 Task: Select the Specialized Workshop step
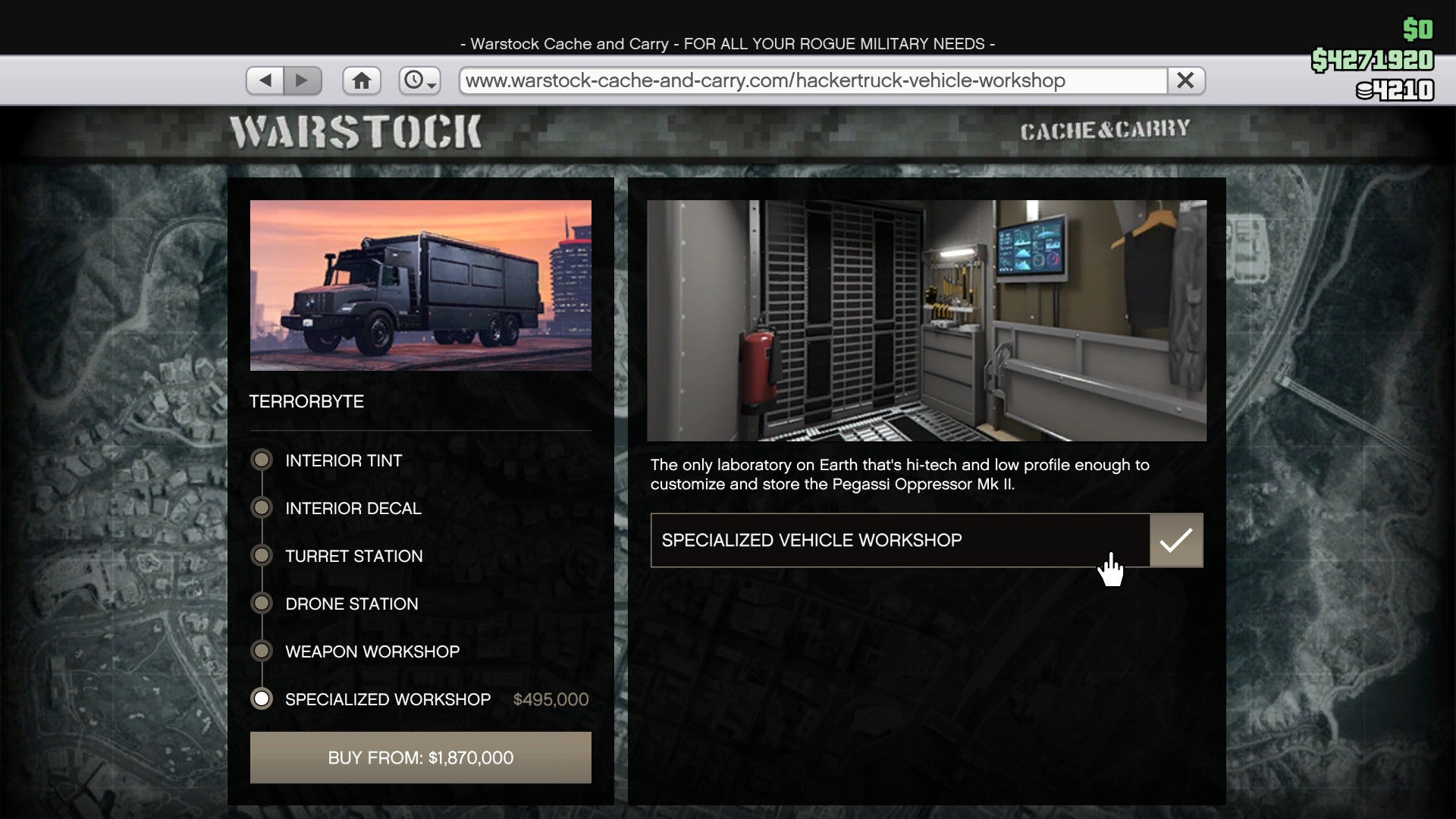click(x=387, y=699)
